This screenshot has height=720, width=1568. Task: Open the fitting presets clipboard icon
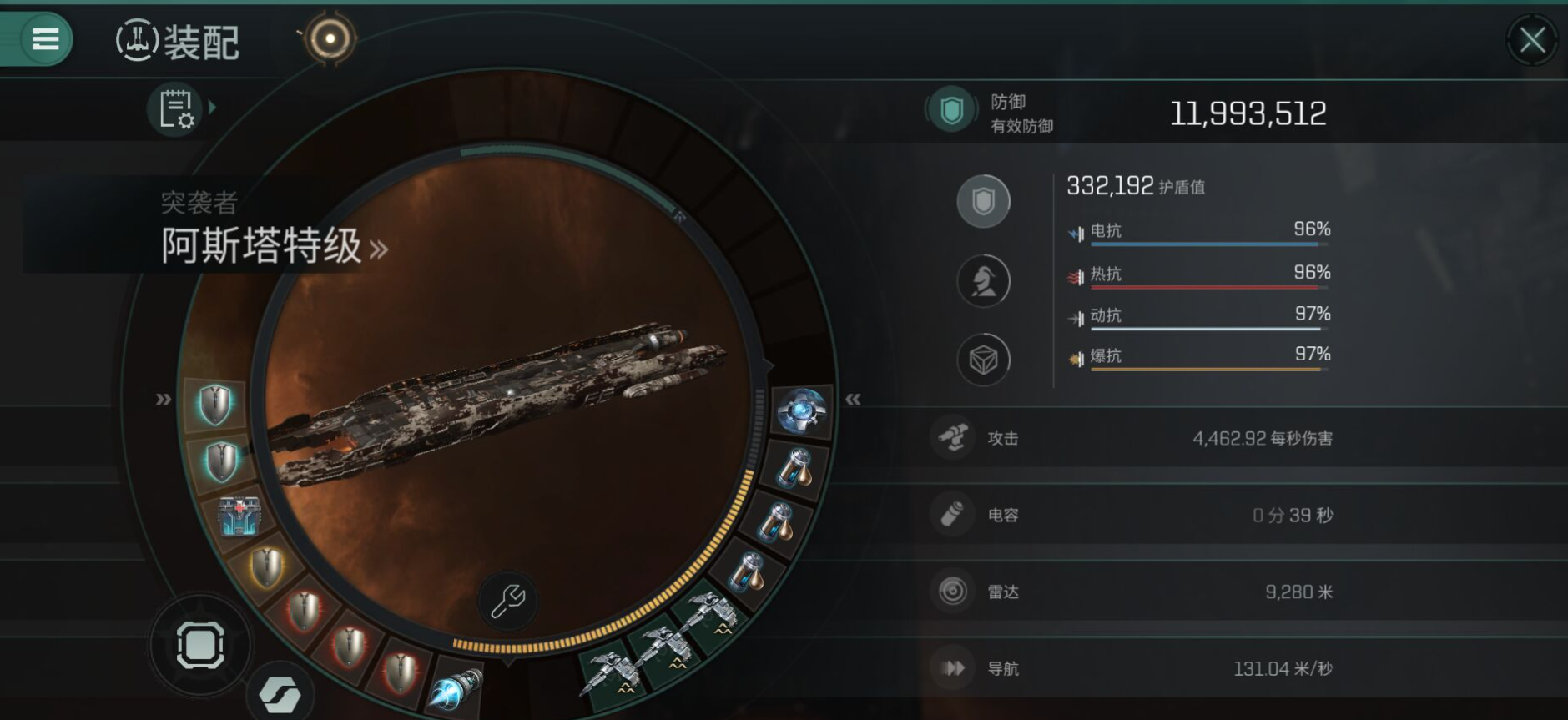(x=175, y=109)
